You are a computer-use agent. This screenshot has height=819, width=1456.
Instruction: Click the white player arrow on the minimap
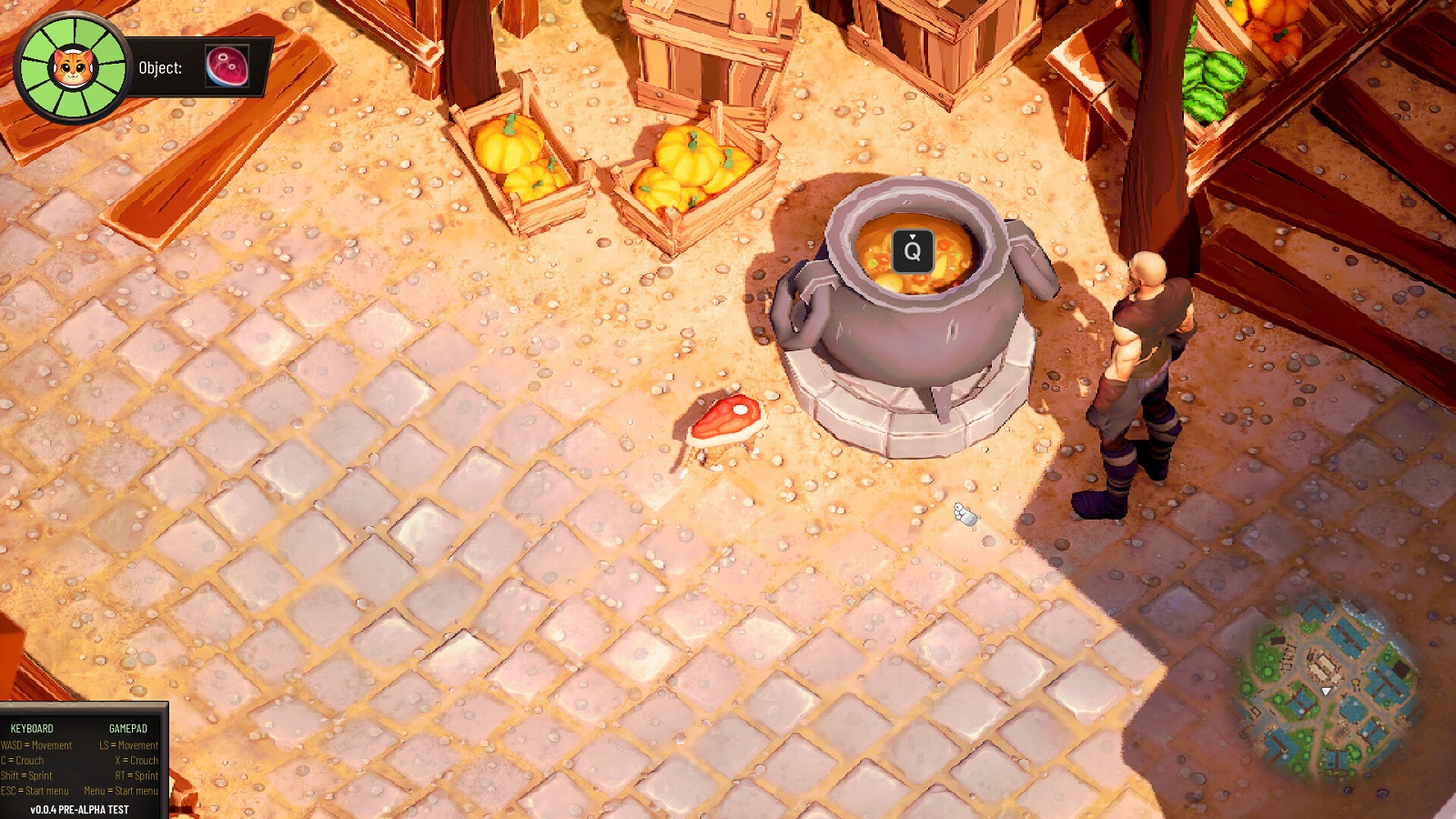tap(1326, 691)
